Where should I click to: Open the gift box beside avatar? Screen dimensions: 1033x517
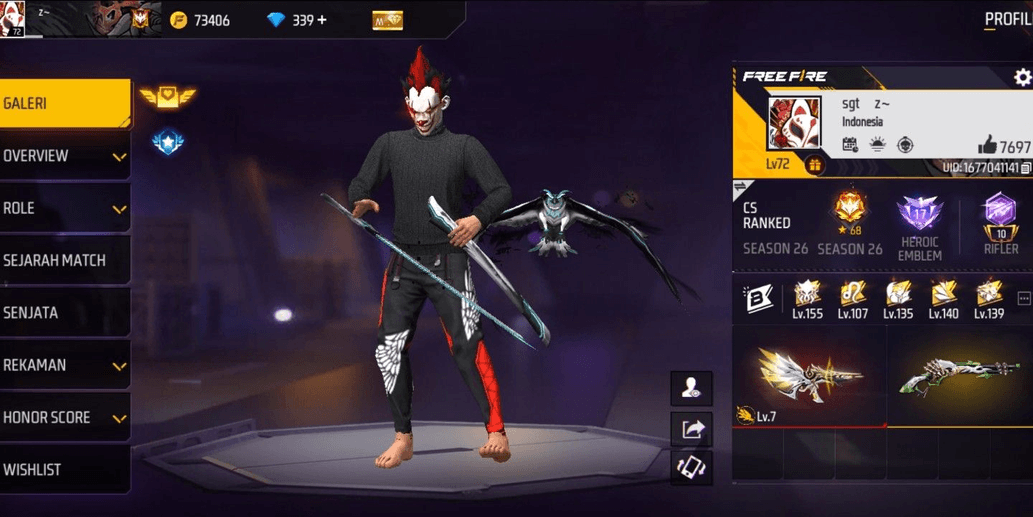tap(814, 165)
